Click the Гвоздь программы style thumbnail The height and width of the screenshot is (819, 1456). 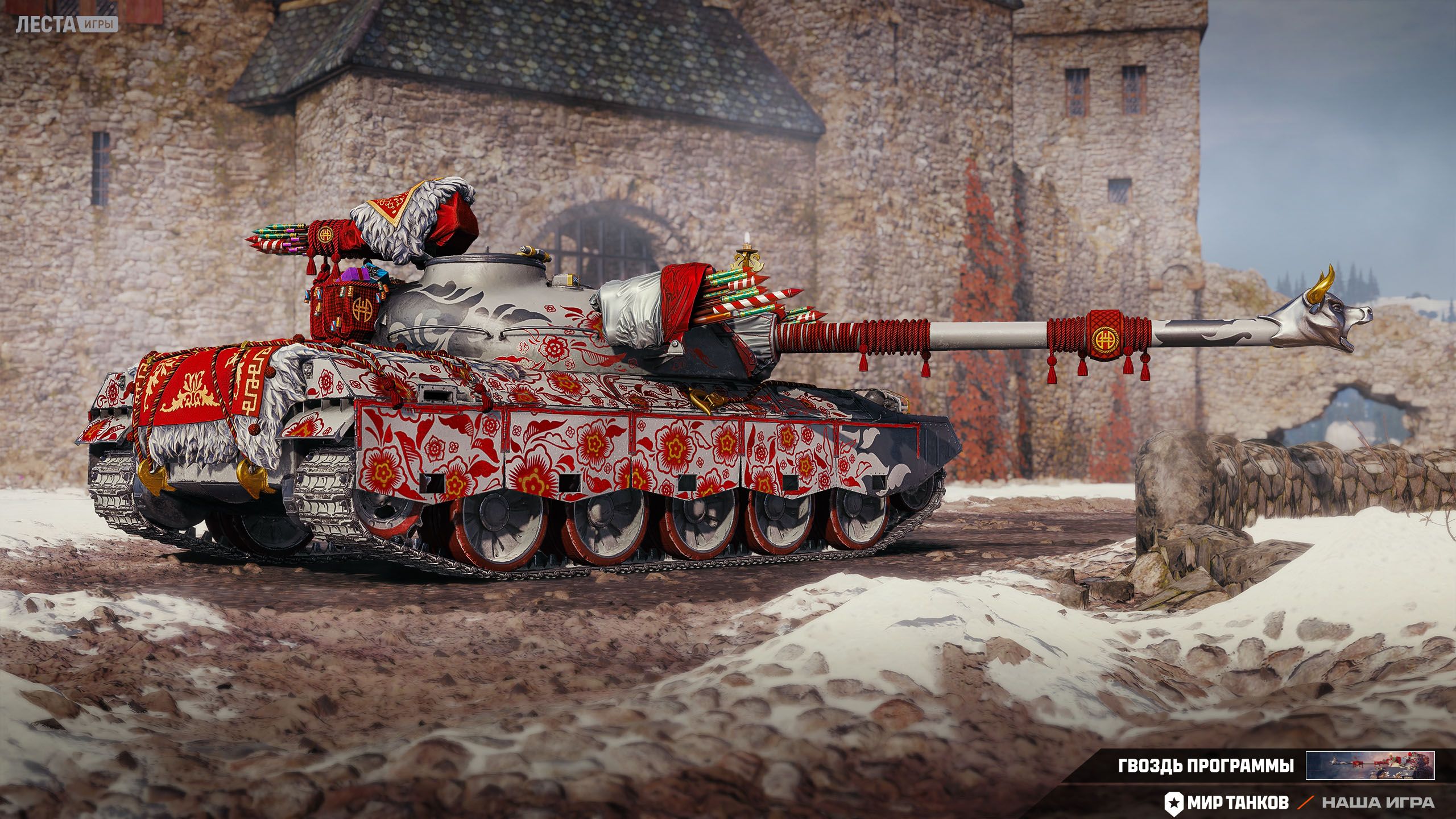tap(1370, 765)
